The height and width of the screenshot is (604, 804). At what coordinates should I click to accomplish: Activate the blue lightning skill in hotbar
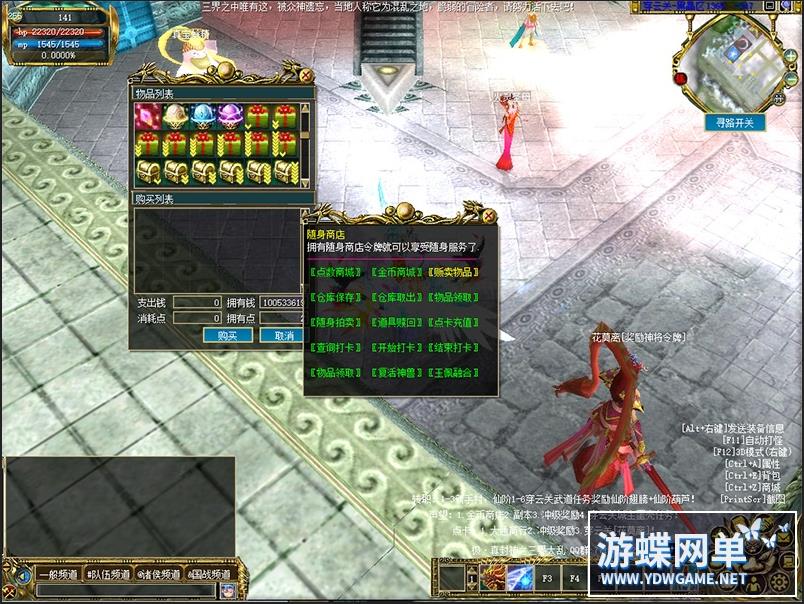(x=520, y=577)
